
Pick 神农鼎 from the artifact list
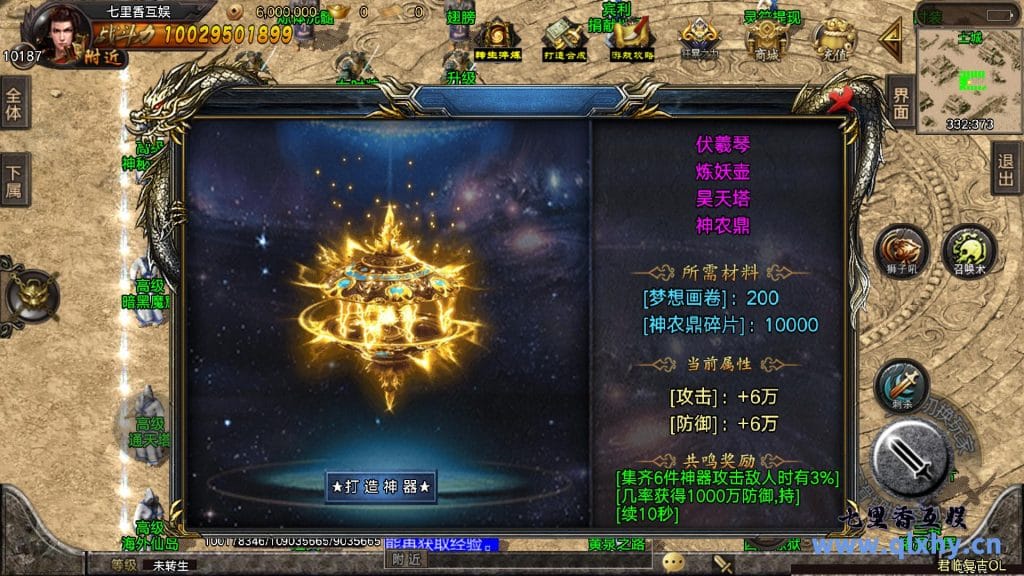click(723, 225)
